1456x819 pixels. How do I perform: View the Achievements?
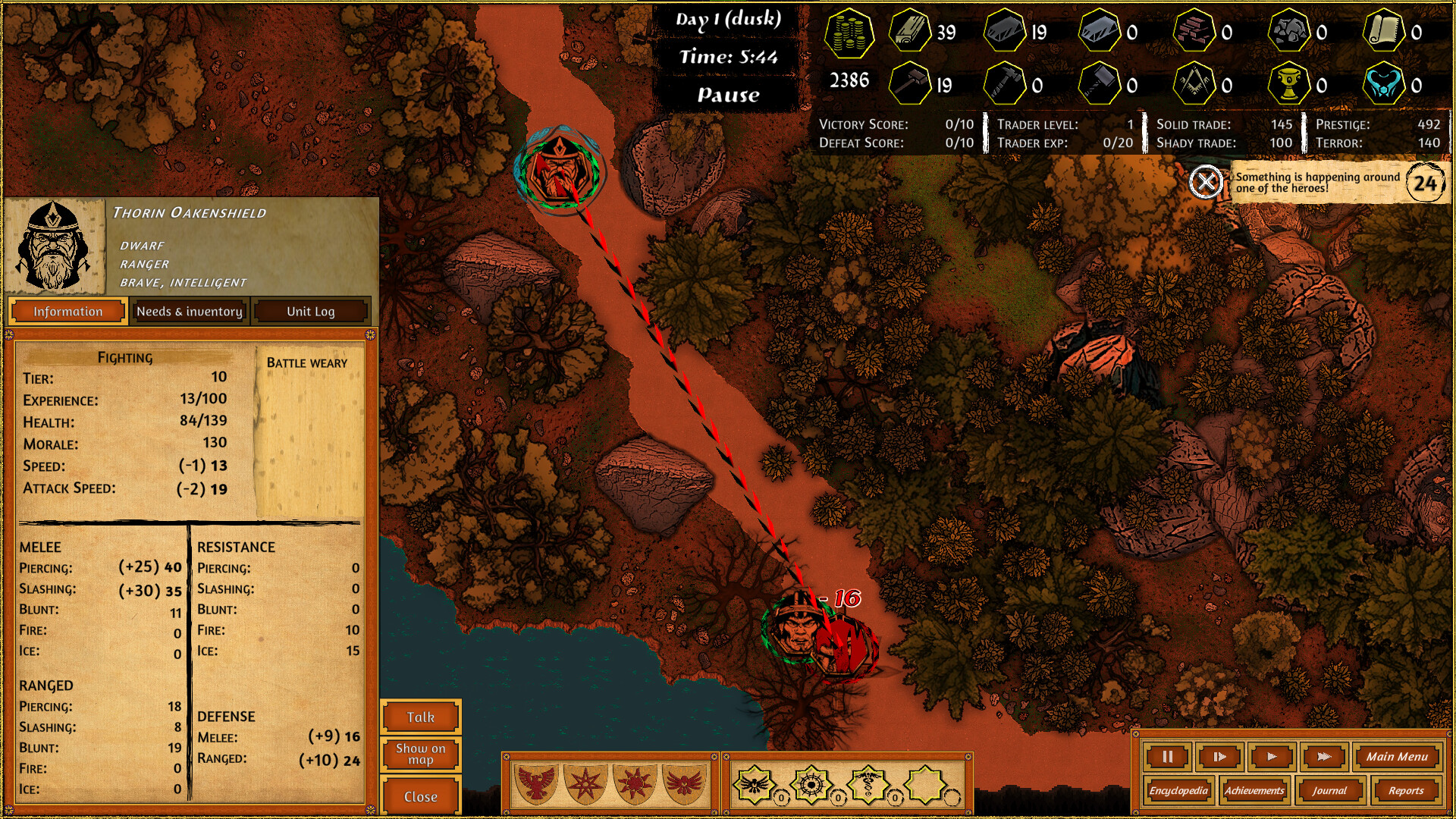[x=1254, y=790]
